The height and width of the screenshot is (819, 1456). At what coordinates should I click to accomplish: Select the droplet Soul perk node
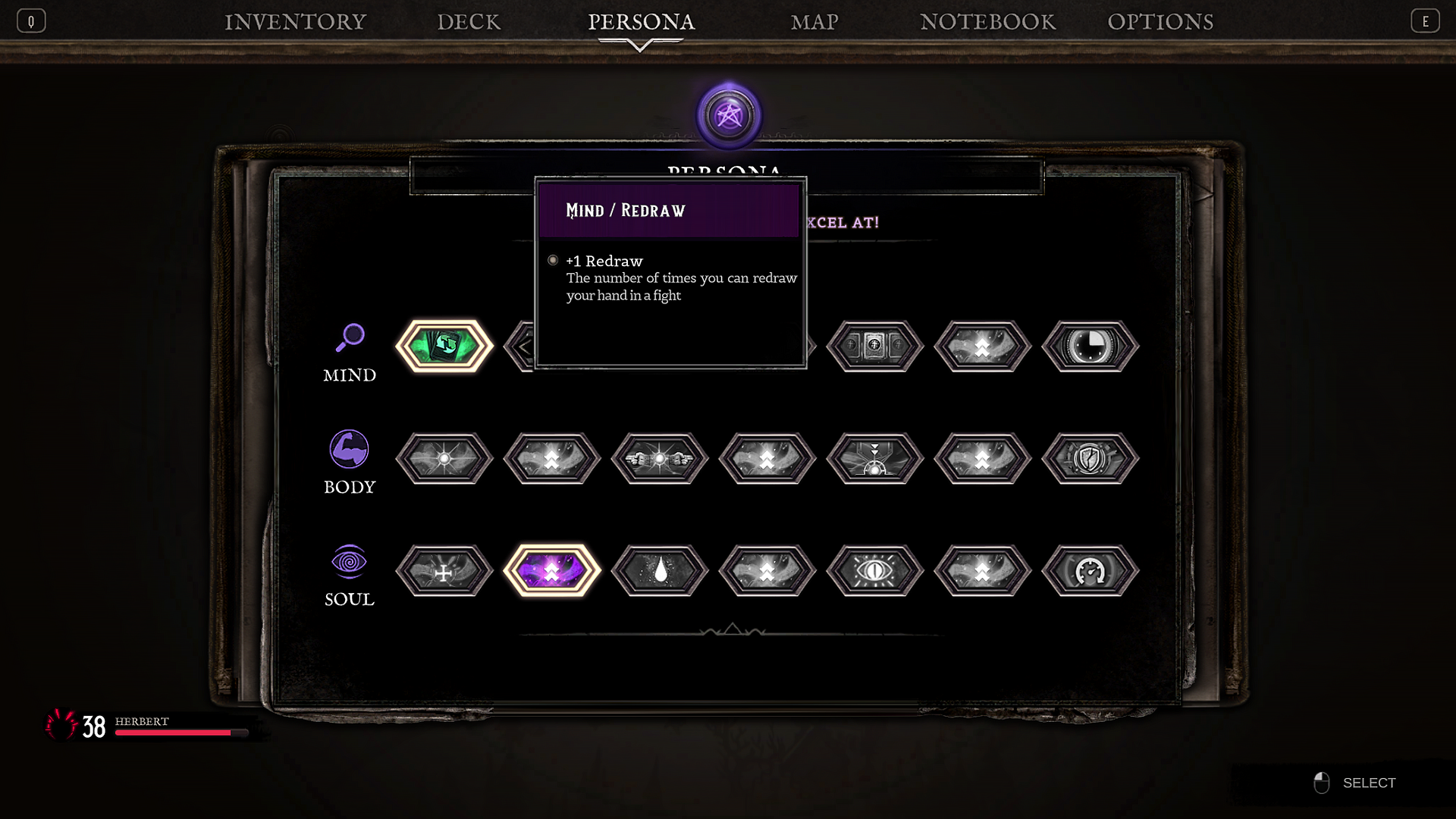[660, 571]
